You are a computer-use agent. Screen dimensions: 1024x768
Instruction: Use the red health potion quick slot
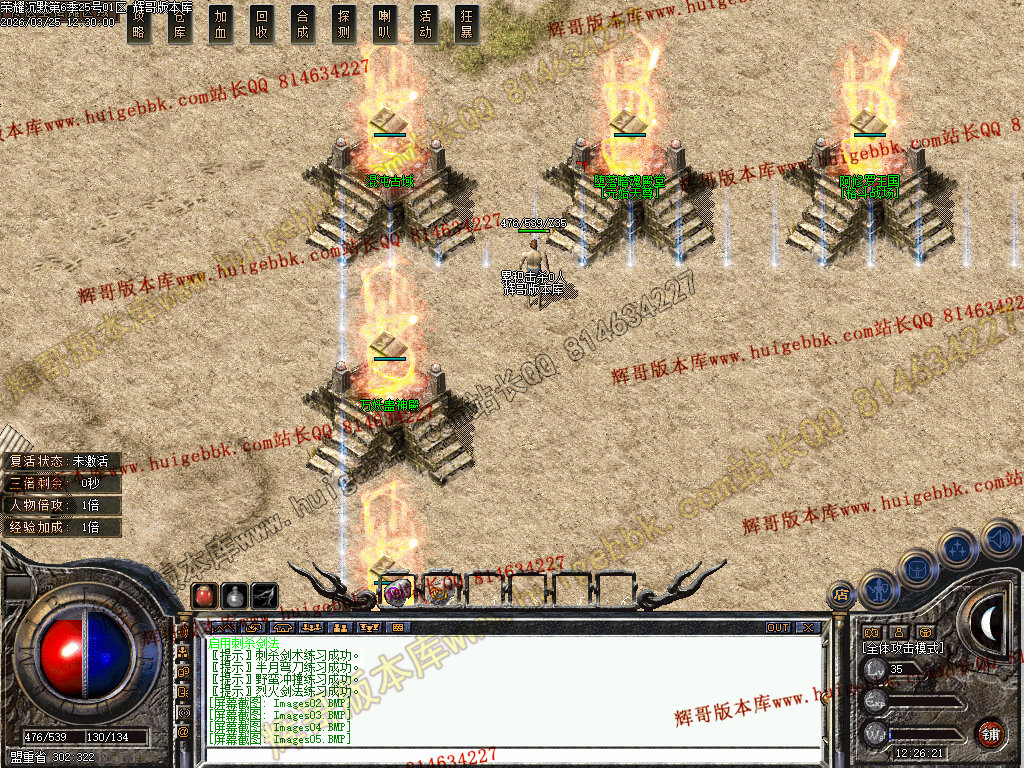coord(204,595)
